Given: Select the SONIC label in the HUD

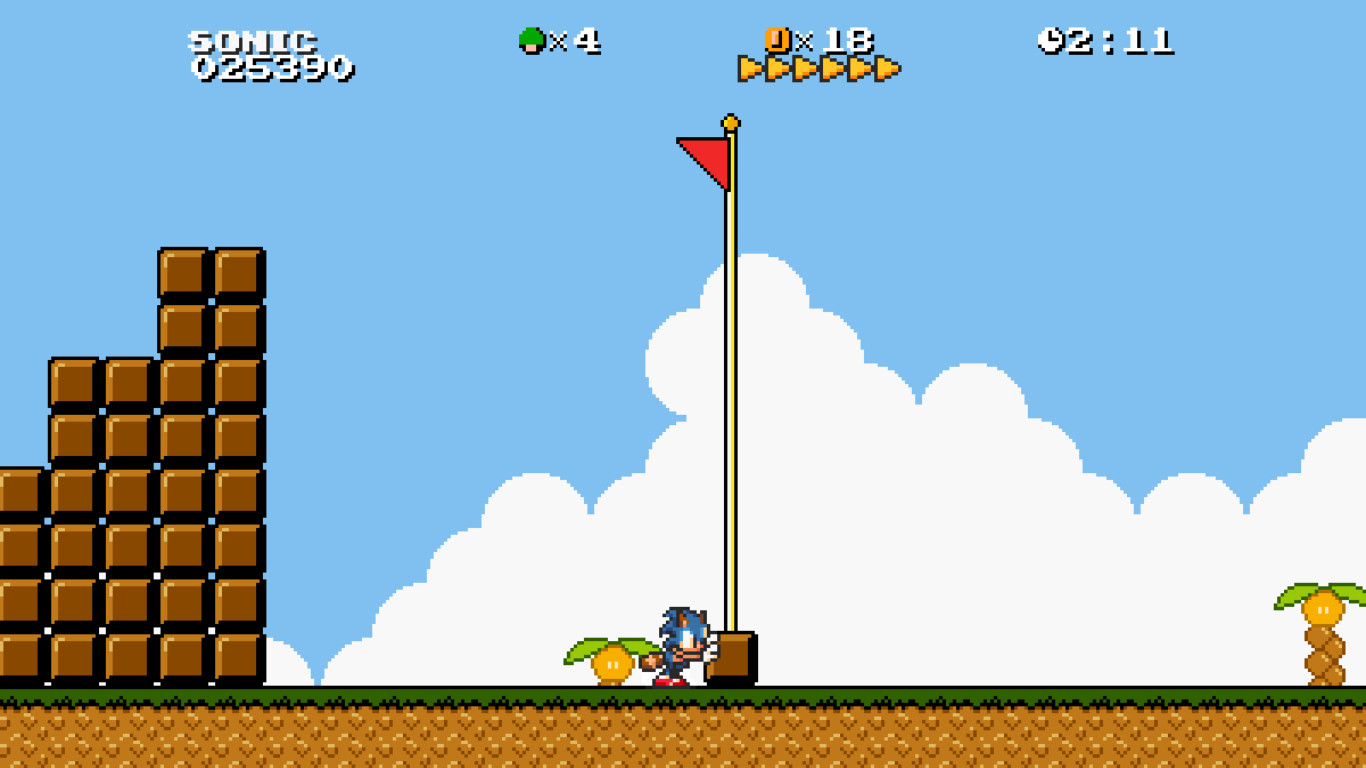Looking at the screenshot, I should click(x=252, y=40).
